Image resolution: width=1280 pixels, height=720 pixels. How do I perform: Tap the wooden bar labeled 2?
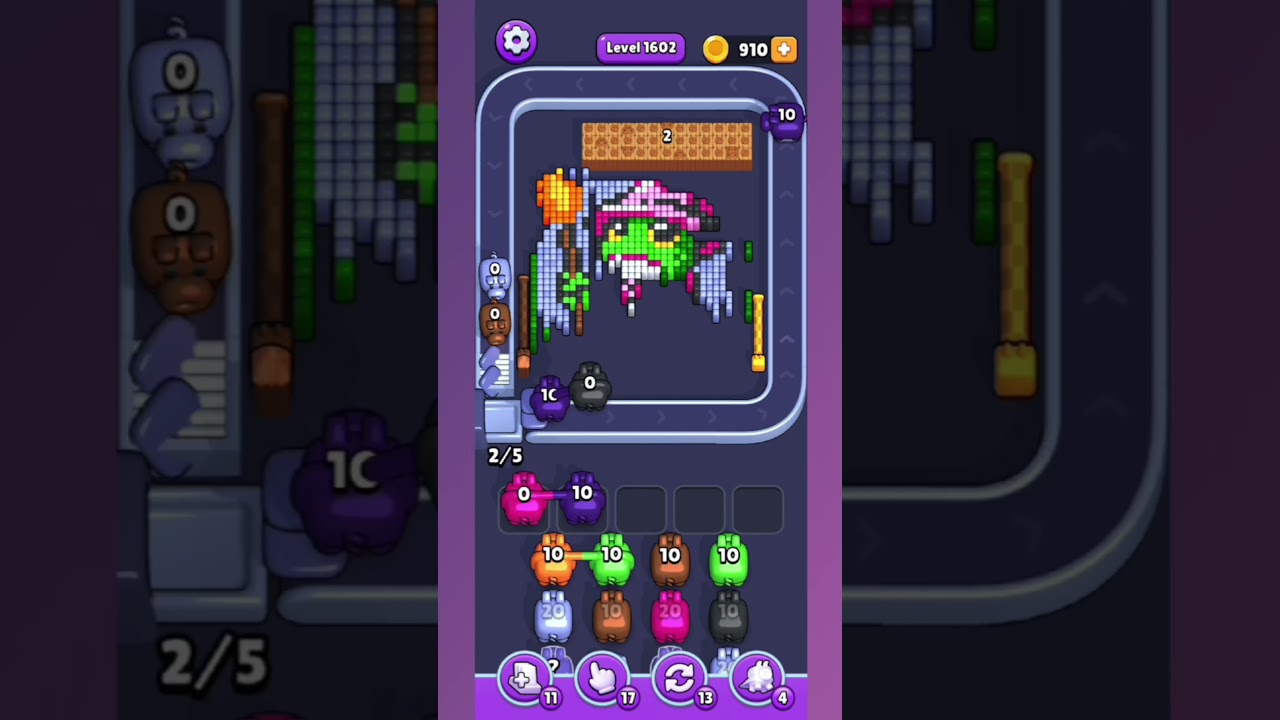666,138
